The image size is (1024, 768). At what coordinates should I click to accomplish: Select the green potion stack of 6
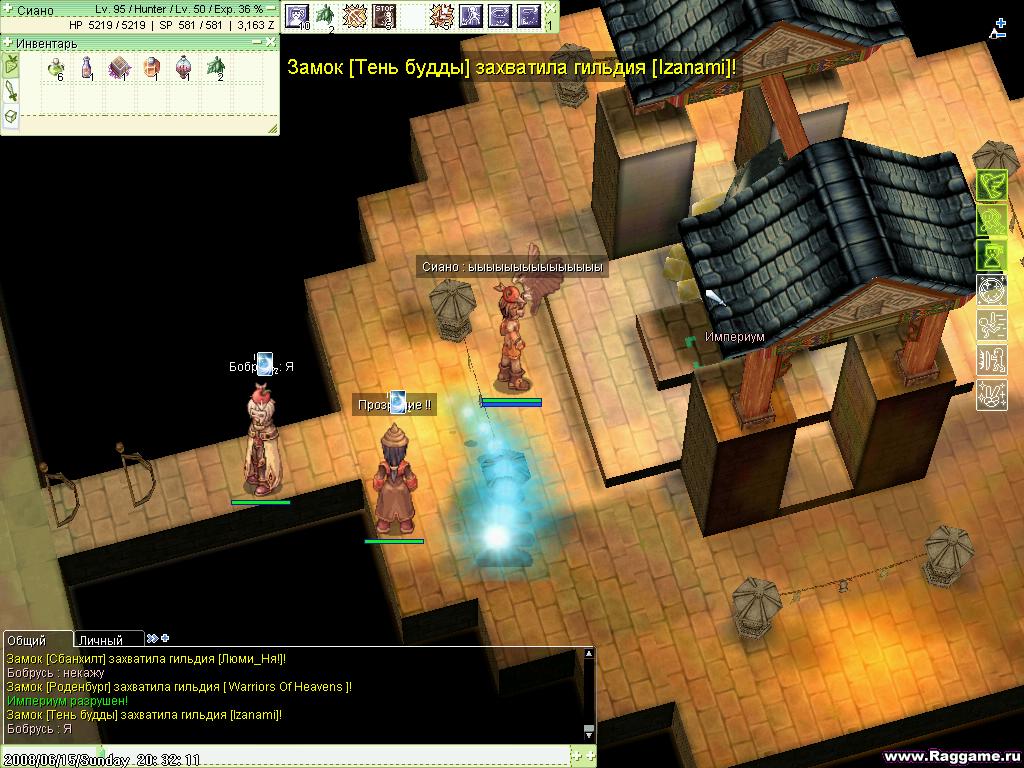(56, 68)
